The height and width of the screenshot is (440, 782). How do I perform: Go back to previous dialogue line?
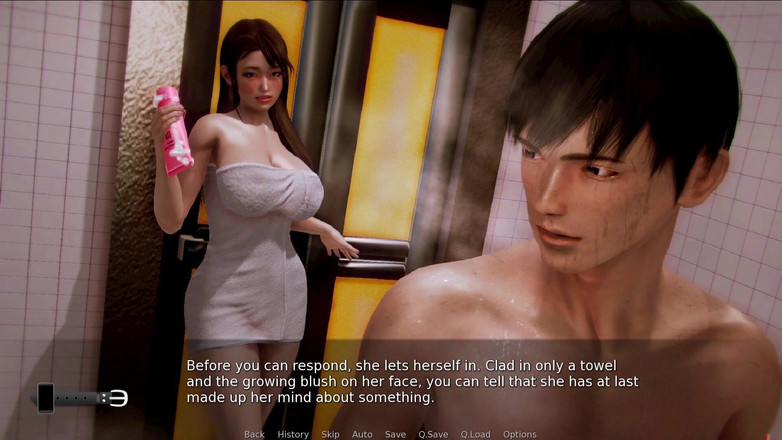[254, 434]
